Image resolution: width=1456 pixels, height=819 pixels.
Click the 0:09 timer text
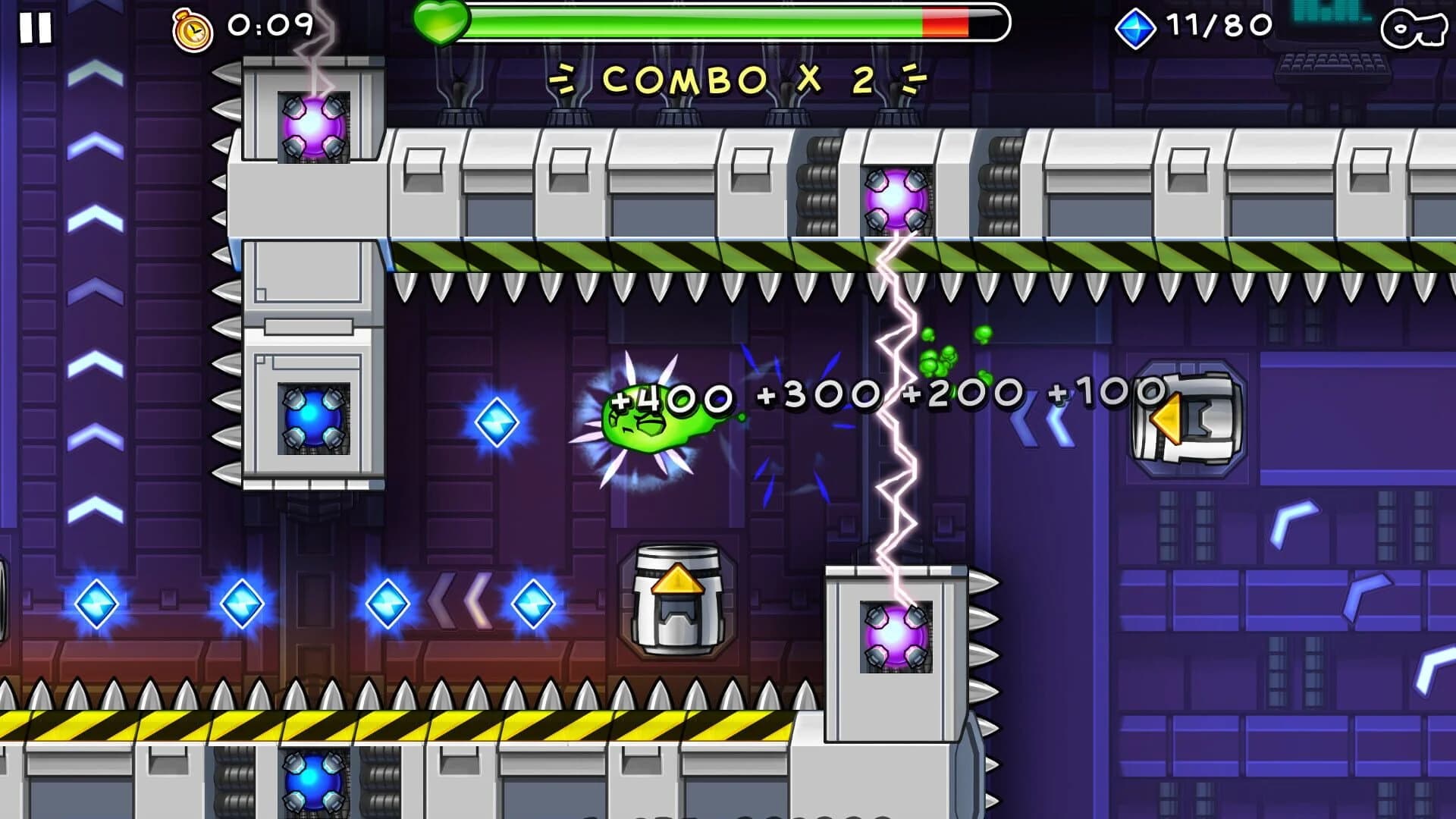[269, 27]
